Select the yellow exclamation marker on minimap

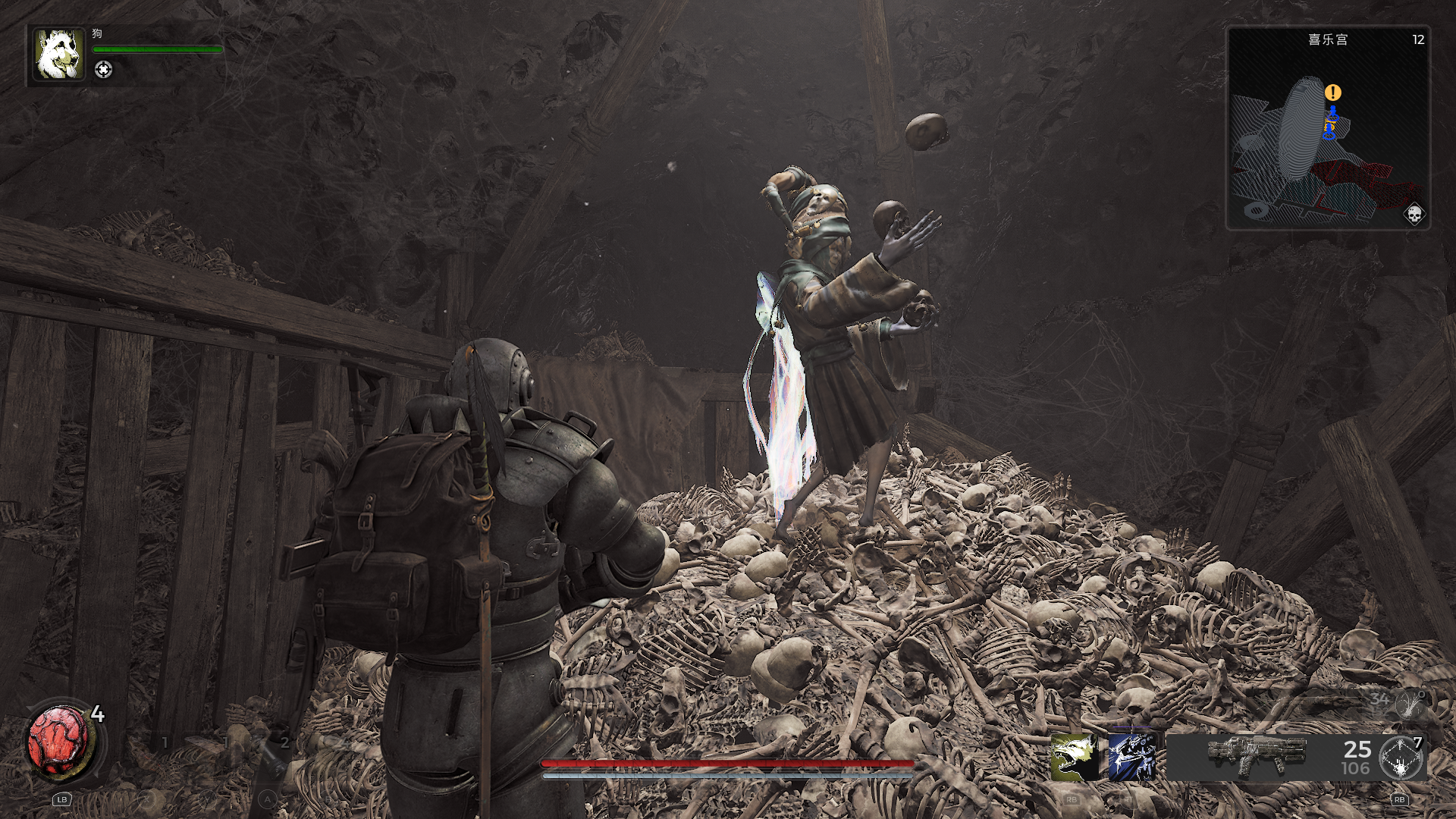[1332, 93]
